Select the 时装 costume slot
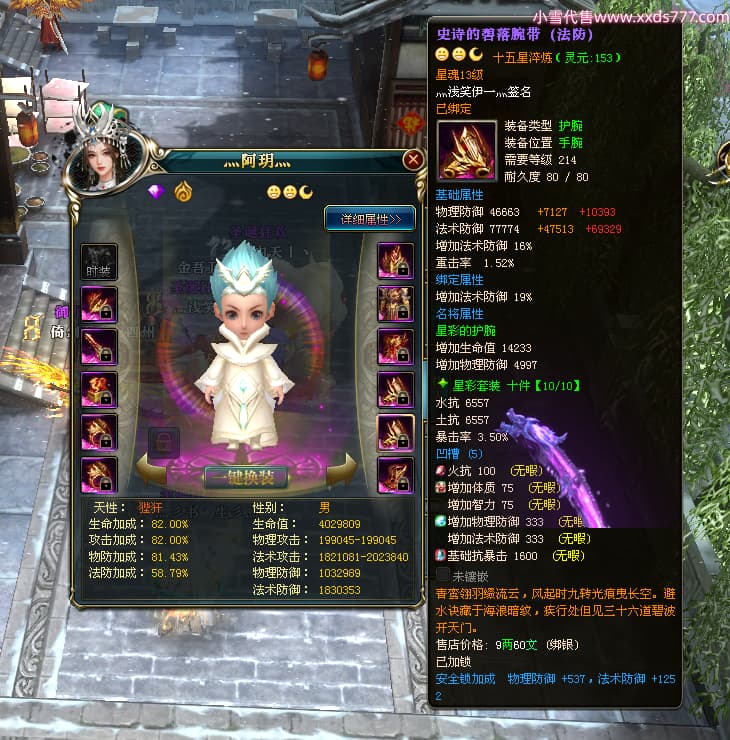Screen dimensions: 730x740 (99, 262)
